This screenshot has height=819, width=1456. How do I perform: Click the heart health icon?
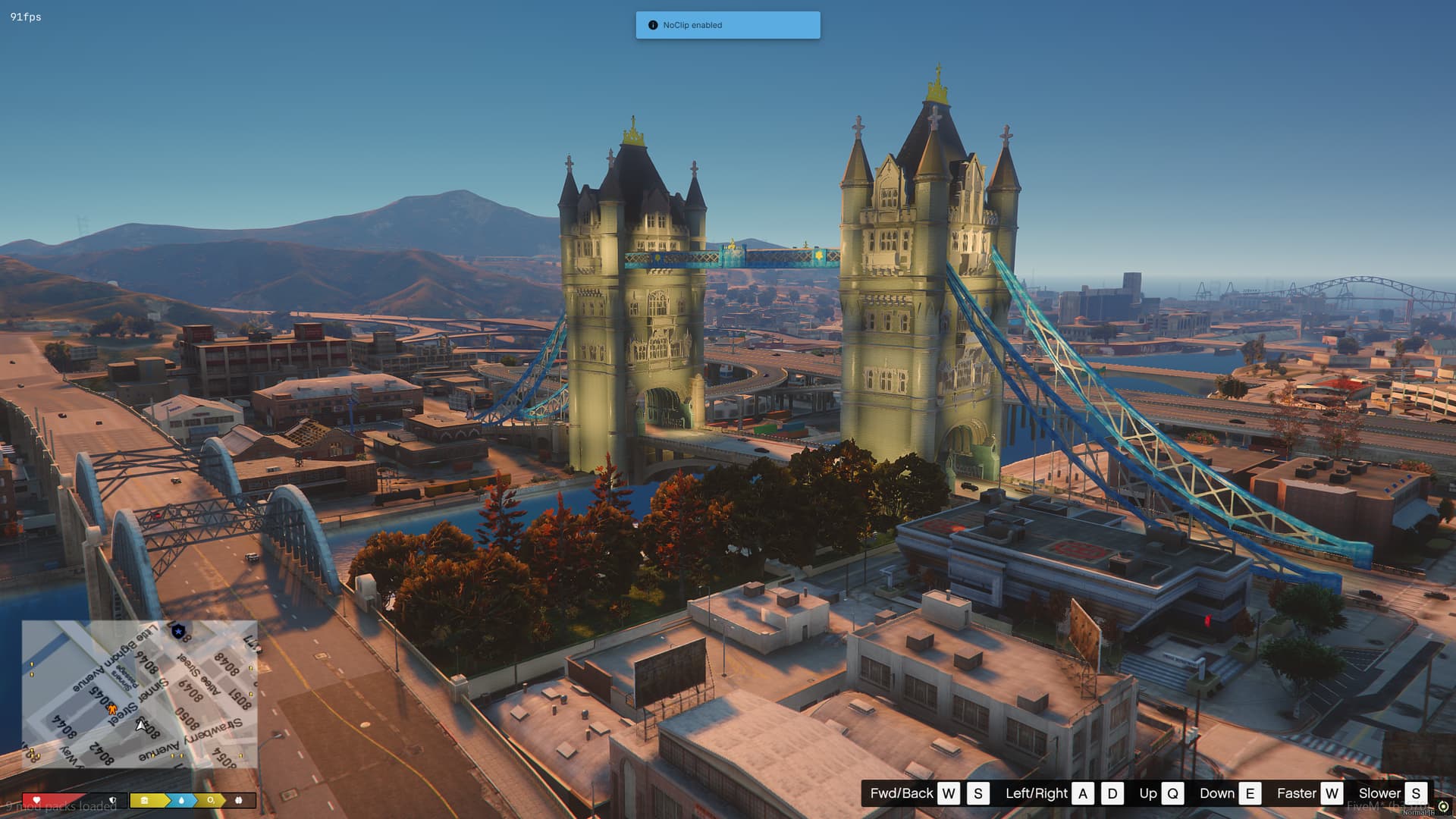point(36,800)
